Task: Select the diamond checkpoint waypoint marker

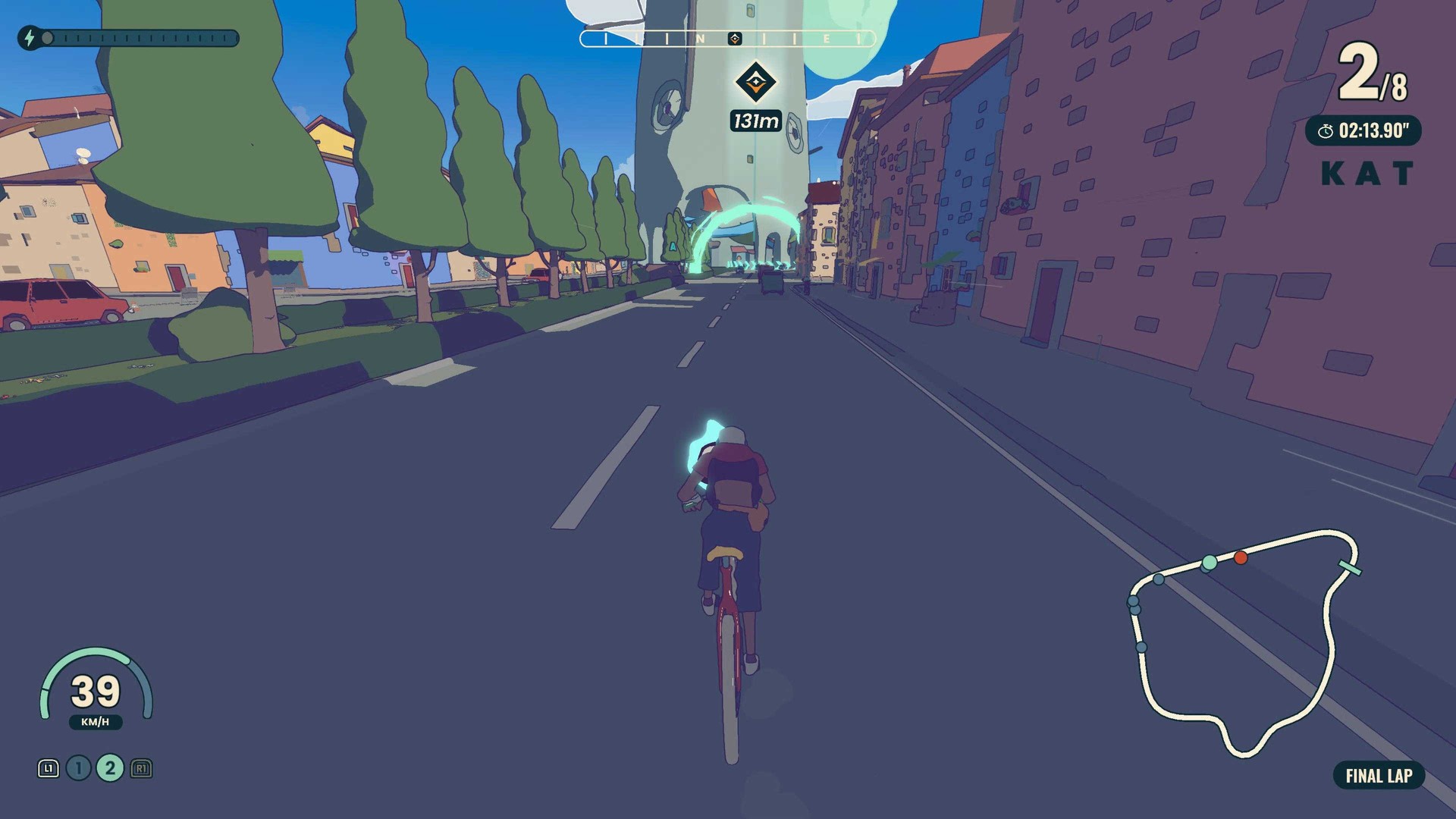Action: point(755,82)
